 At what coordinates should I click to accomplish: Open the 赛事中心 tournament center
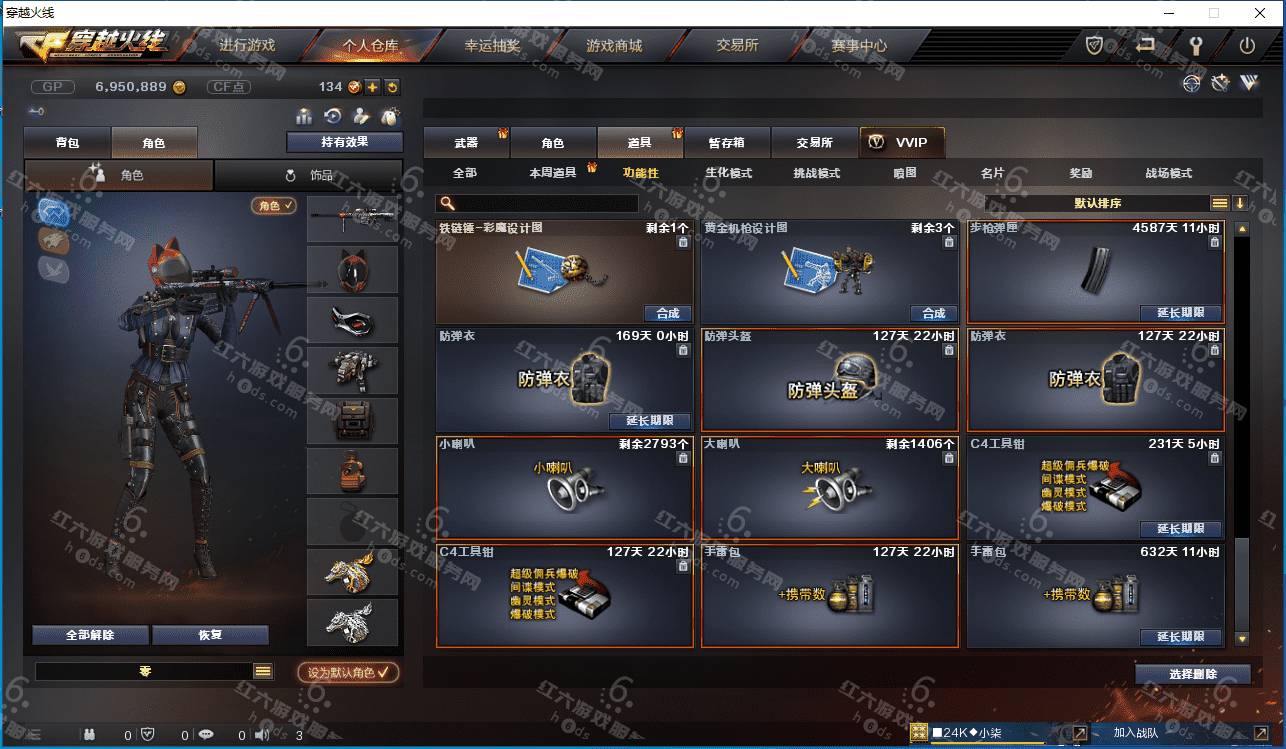858,46
